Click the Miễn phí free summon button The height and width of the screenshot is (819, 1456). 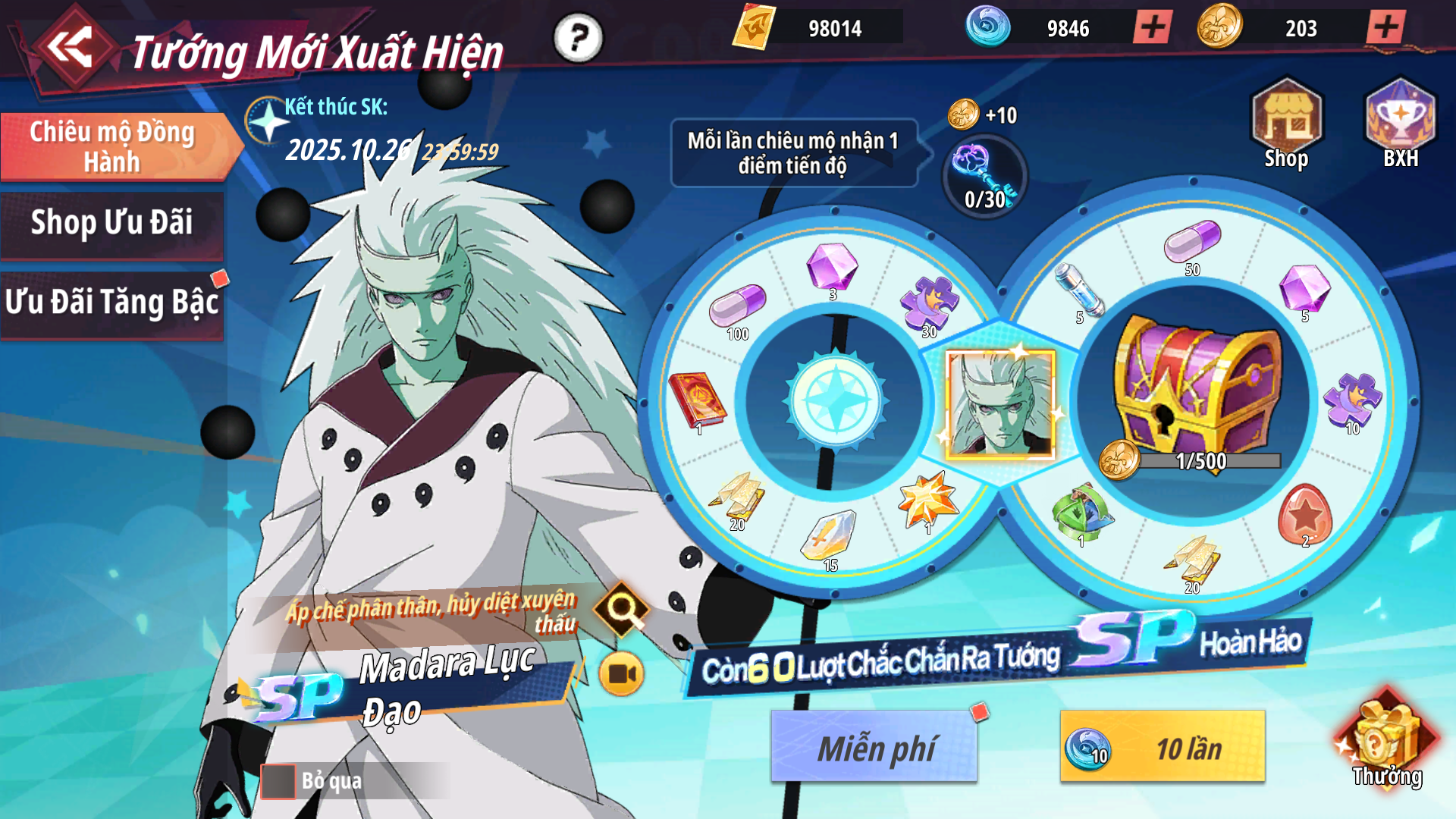pos(874,748)
